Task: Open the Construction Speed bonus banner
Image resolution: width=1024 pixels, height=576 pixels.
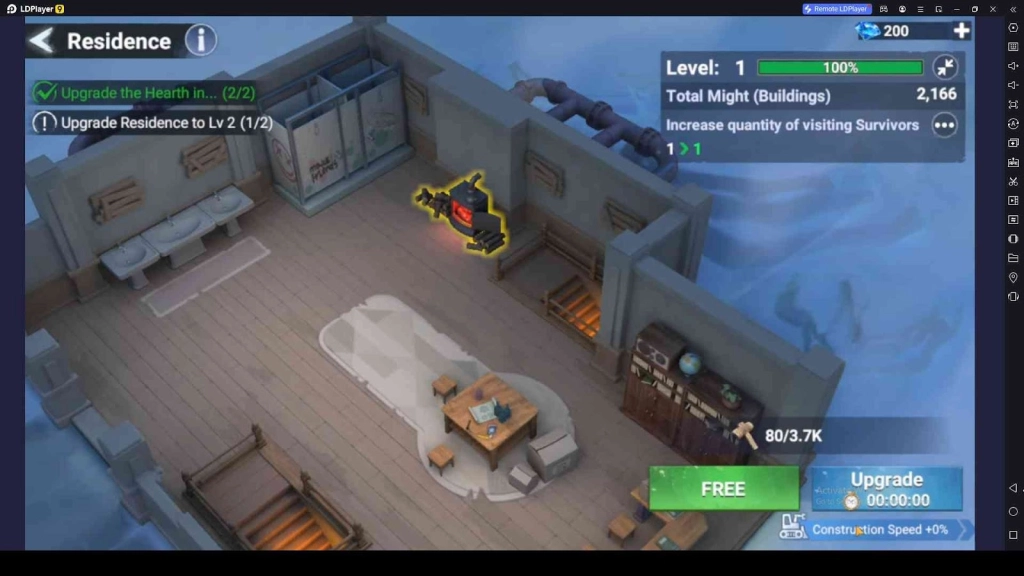Action: click(876, 529)
